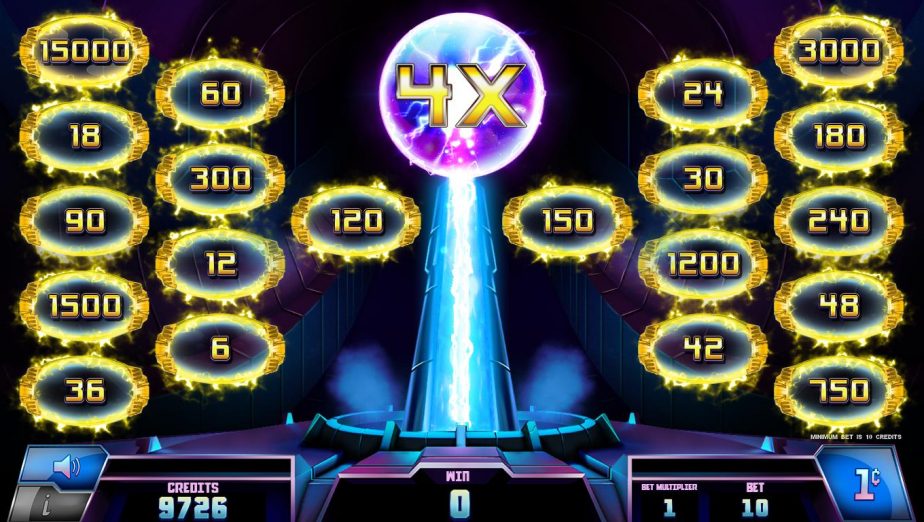This screenshot has width=924, height=522.
Task: Toggle the sound speaker button
Action: tap(64, 466)
